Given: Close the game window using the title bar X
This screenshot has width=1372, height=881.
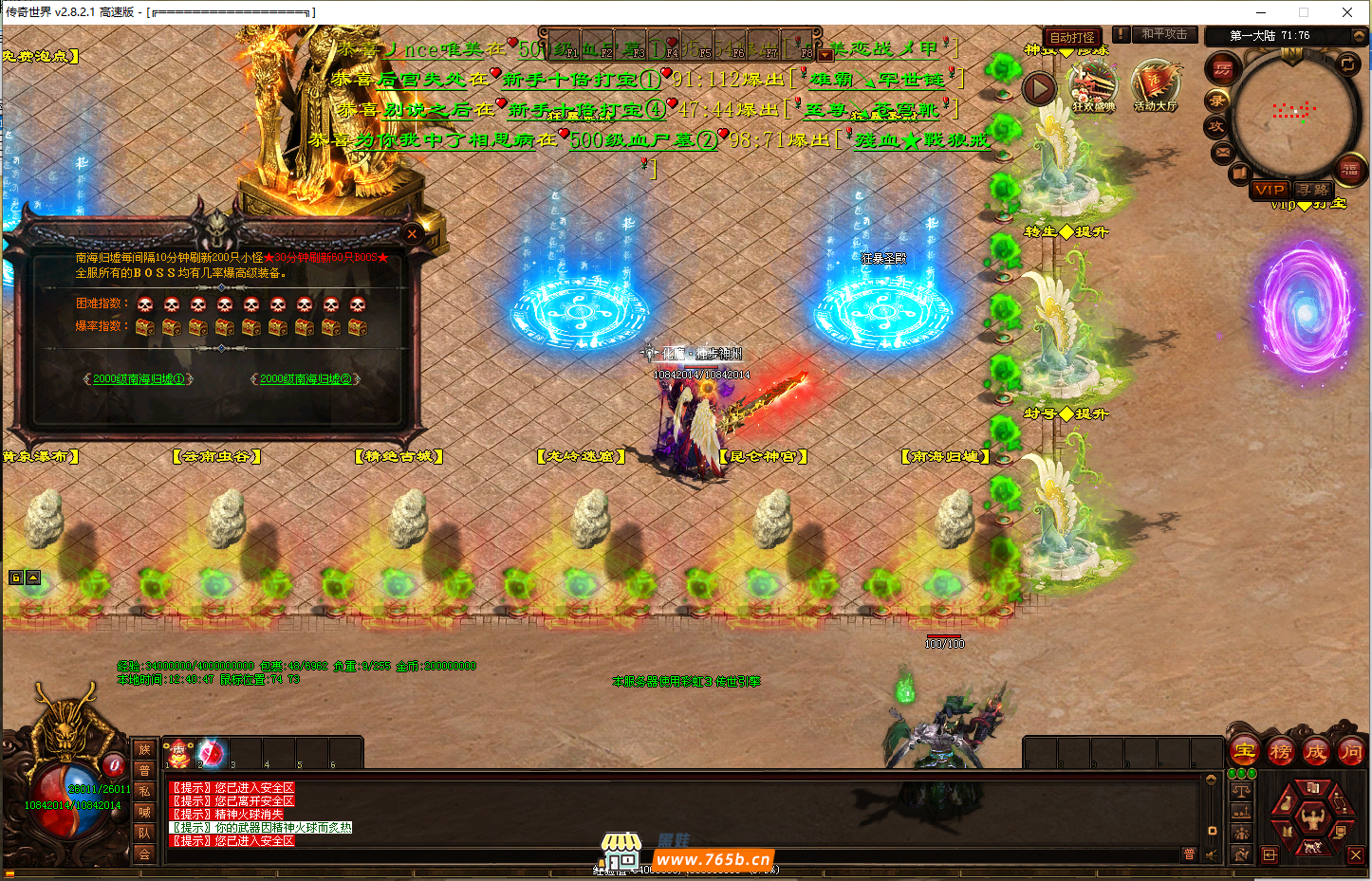Looking at the screenshot, I should click(1347, 12).
